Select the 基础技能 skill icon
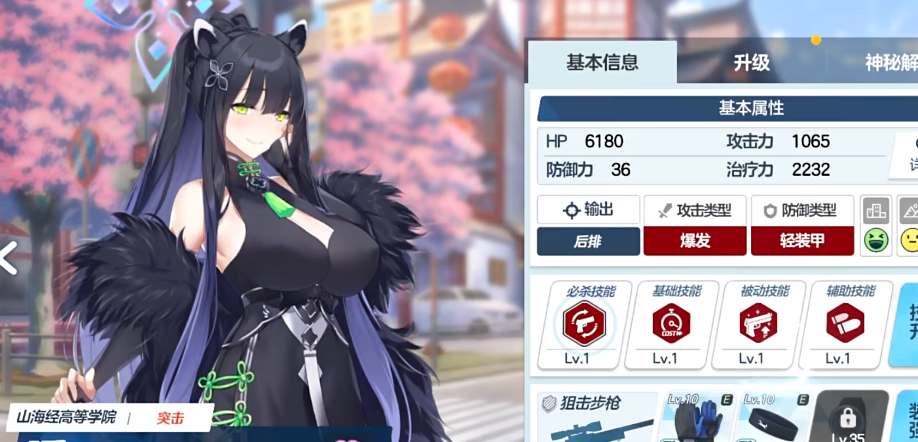Viewport: 918px width, 442px height. (671, 324)
